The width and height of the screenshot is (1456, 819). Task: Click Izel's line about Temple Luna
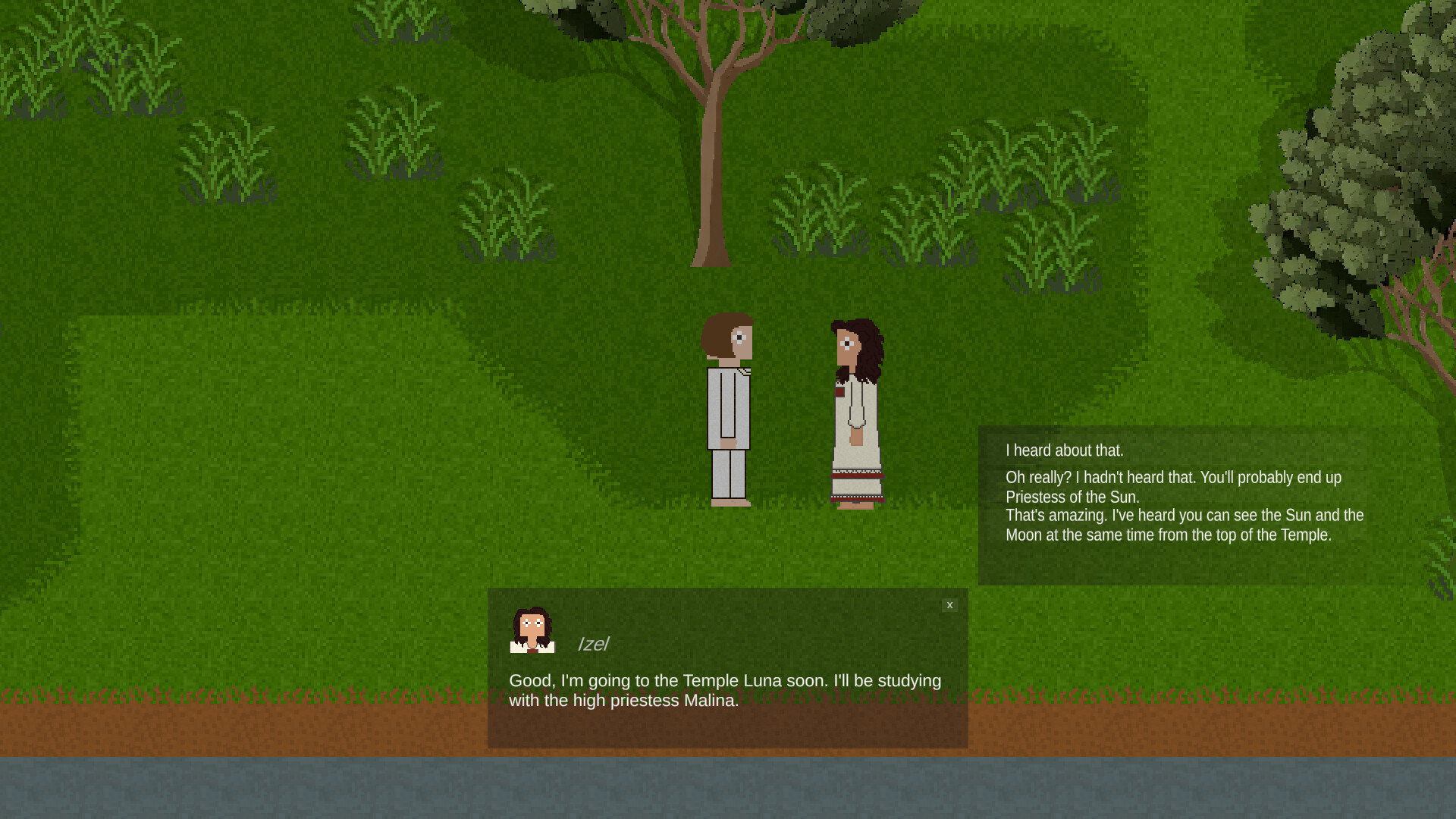724,690
